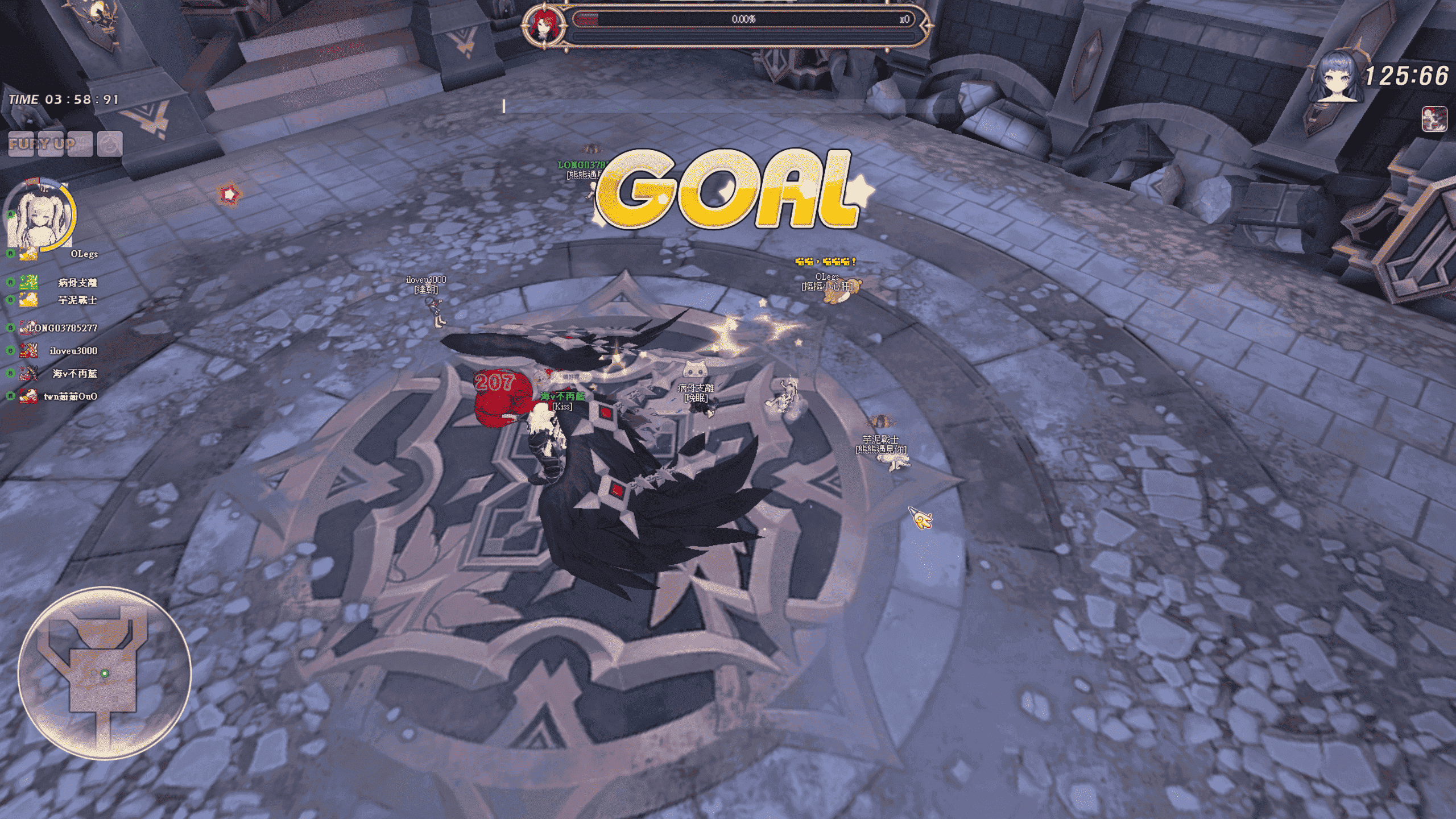Click twn莿莿OuO's character icon

click(x=28, y=396)
